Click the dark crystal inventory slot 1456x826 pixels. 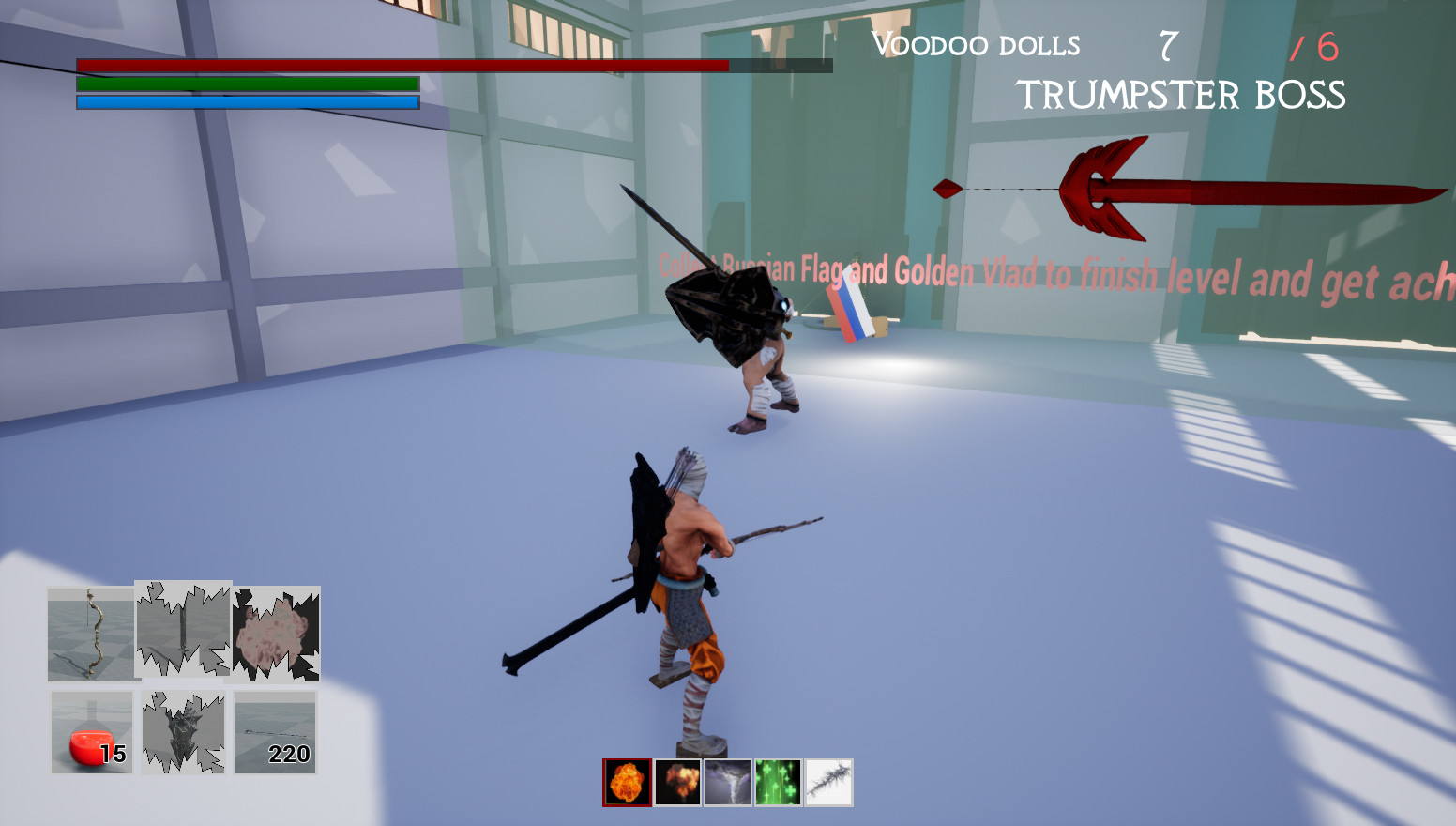(182, 732)
